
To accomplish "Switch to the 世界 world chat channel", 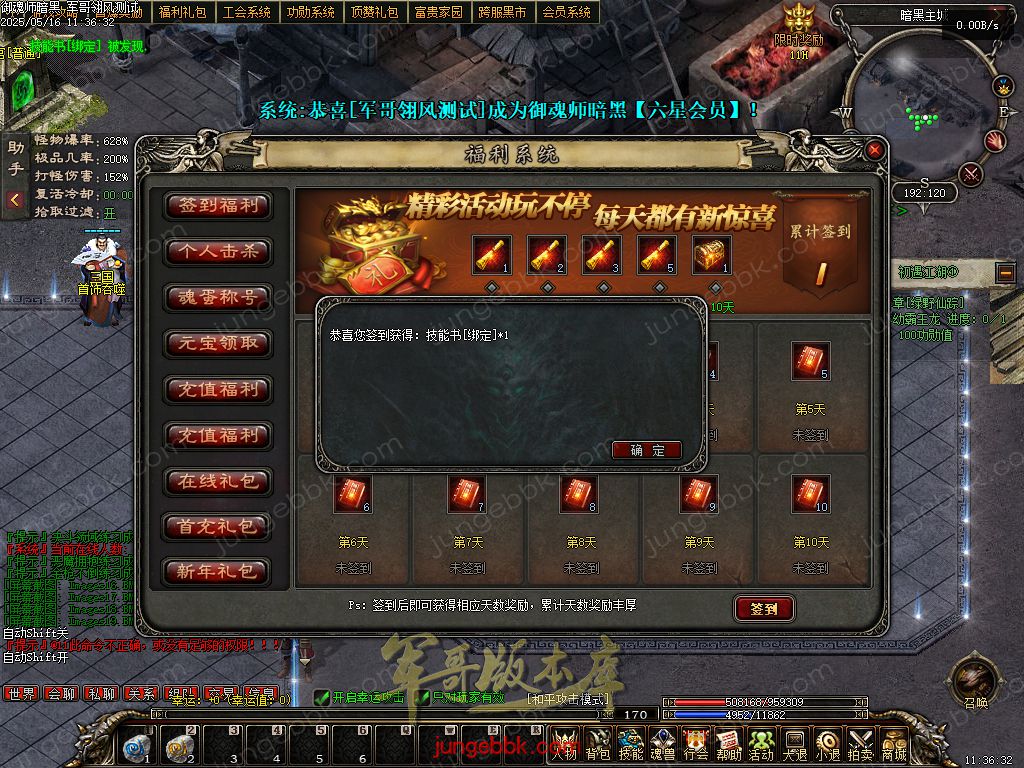I will [x=21, y=693].
